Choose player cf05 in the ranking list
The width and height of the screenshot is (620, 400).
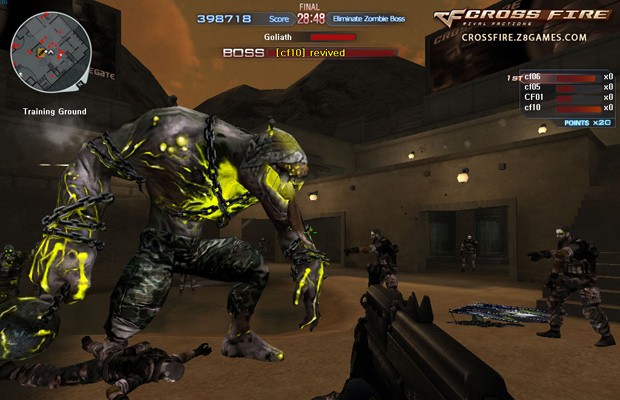coord(560,87)
